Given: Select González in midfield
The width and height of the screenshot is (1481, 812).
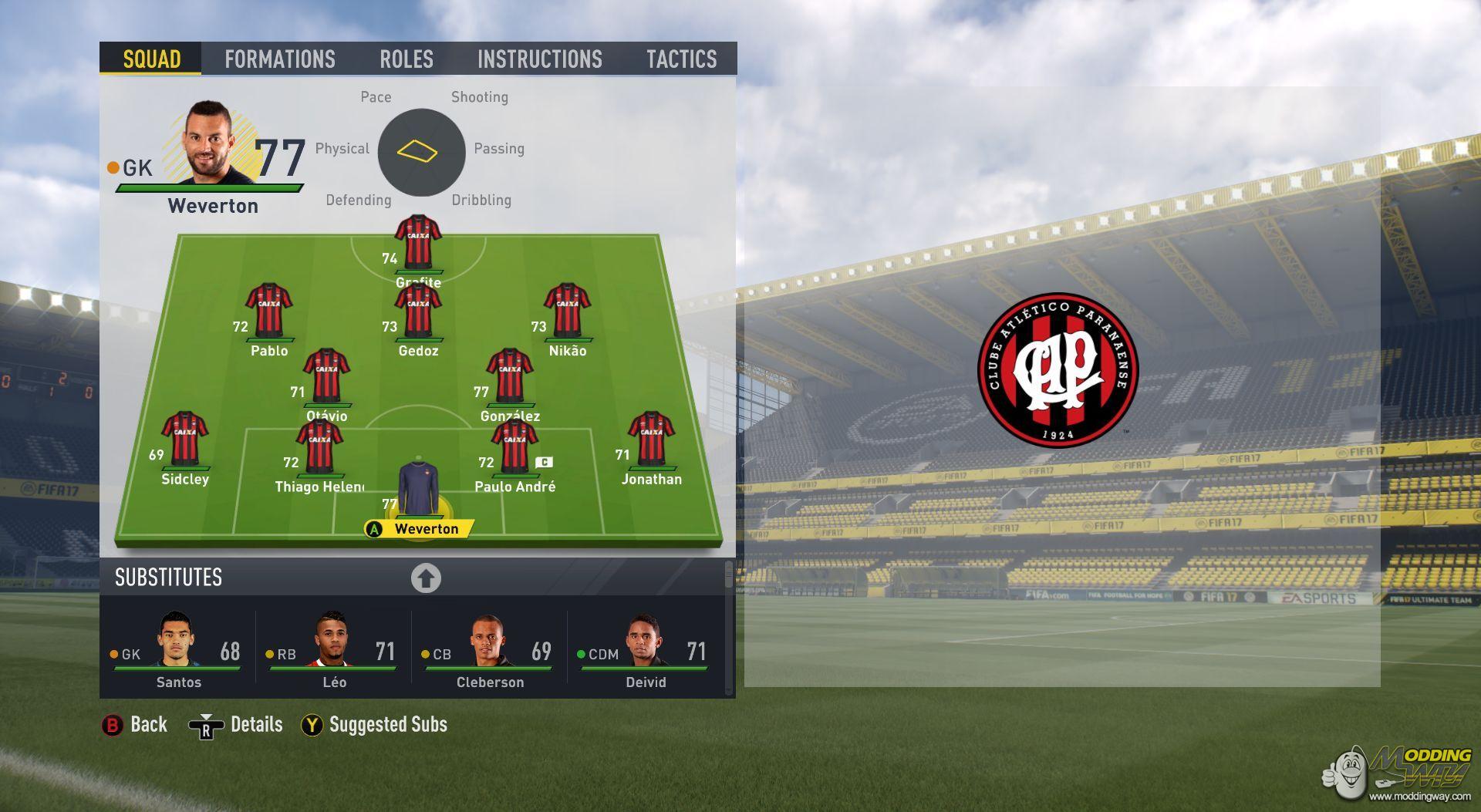Looking at the screenshot, I should click(x=510, y=376).
